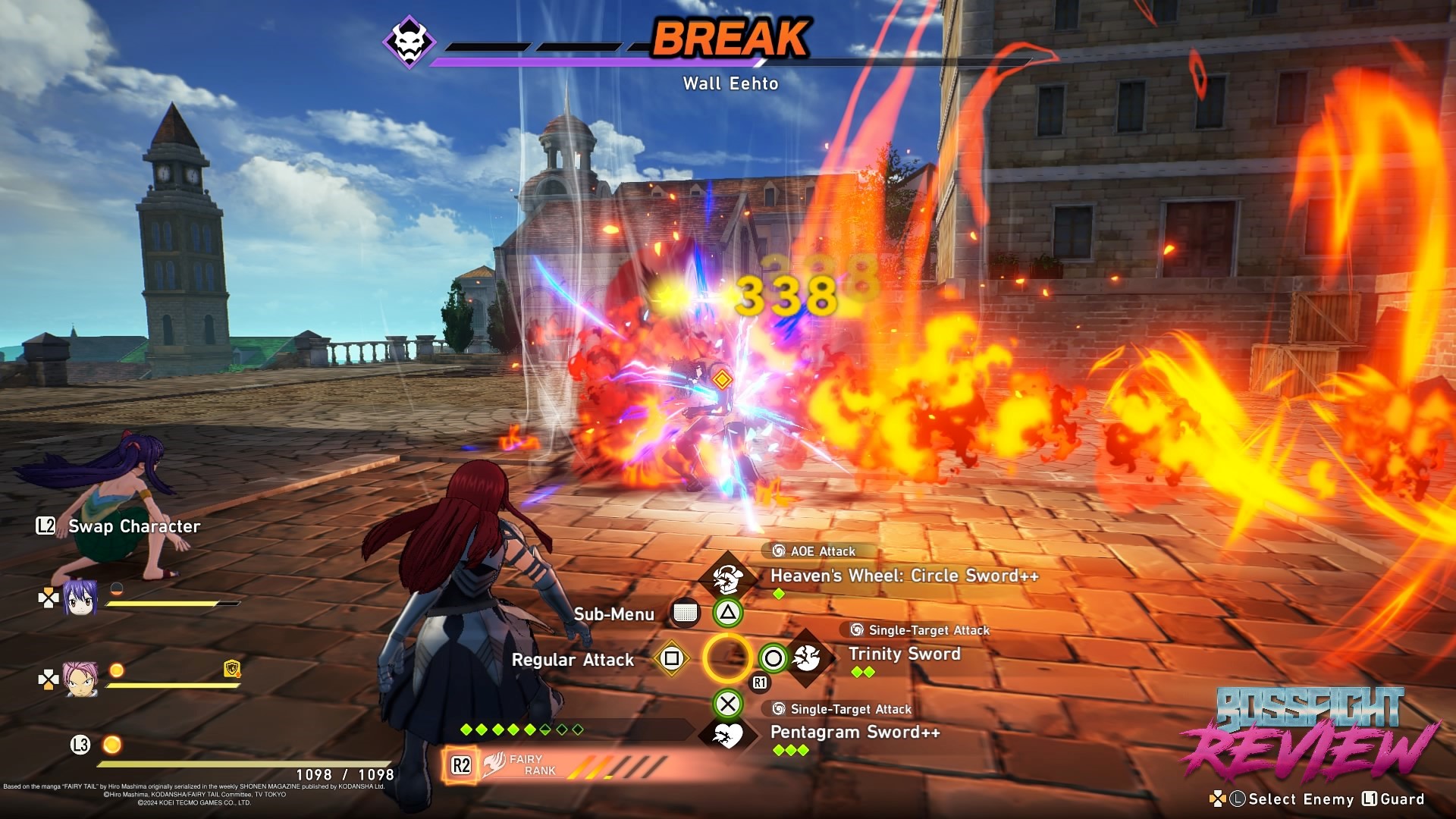Activate Pentagram Sword++ skill

pos(855,732)
